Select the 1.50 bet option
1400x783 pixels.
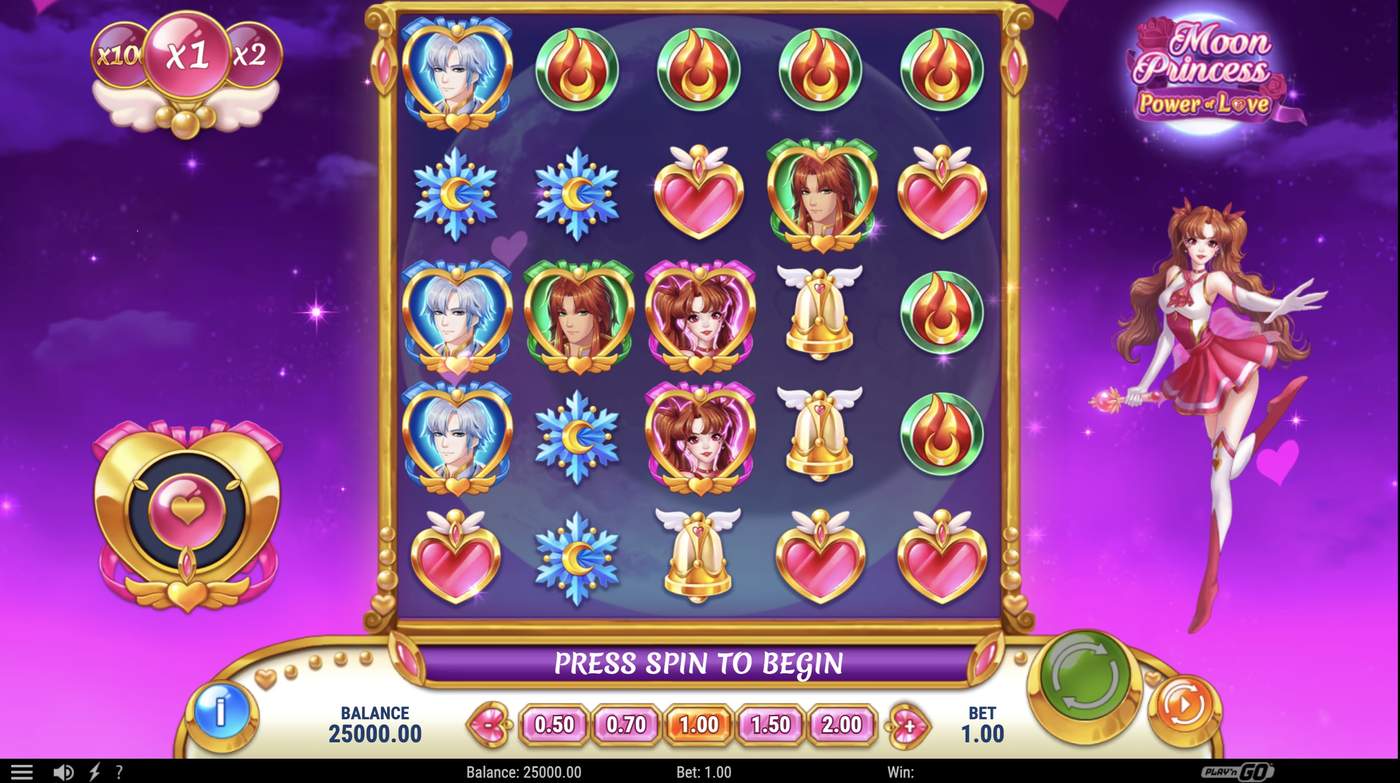click(770, 726)
